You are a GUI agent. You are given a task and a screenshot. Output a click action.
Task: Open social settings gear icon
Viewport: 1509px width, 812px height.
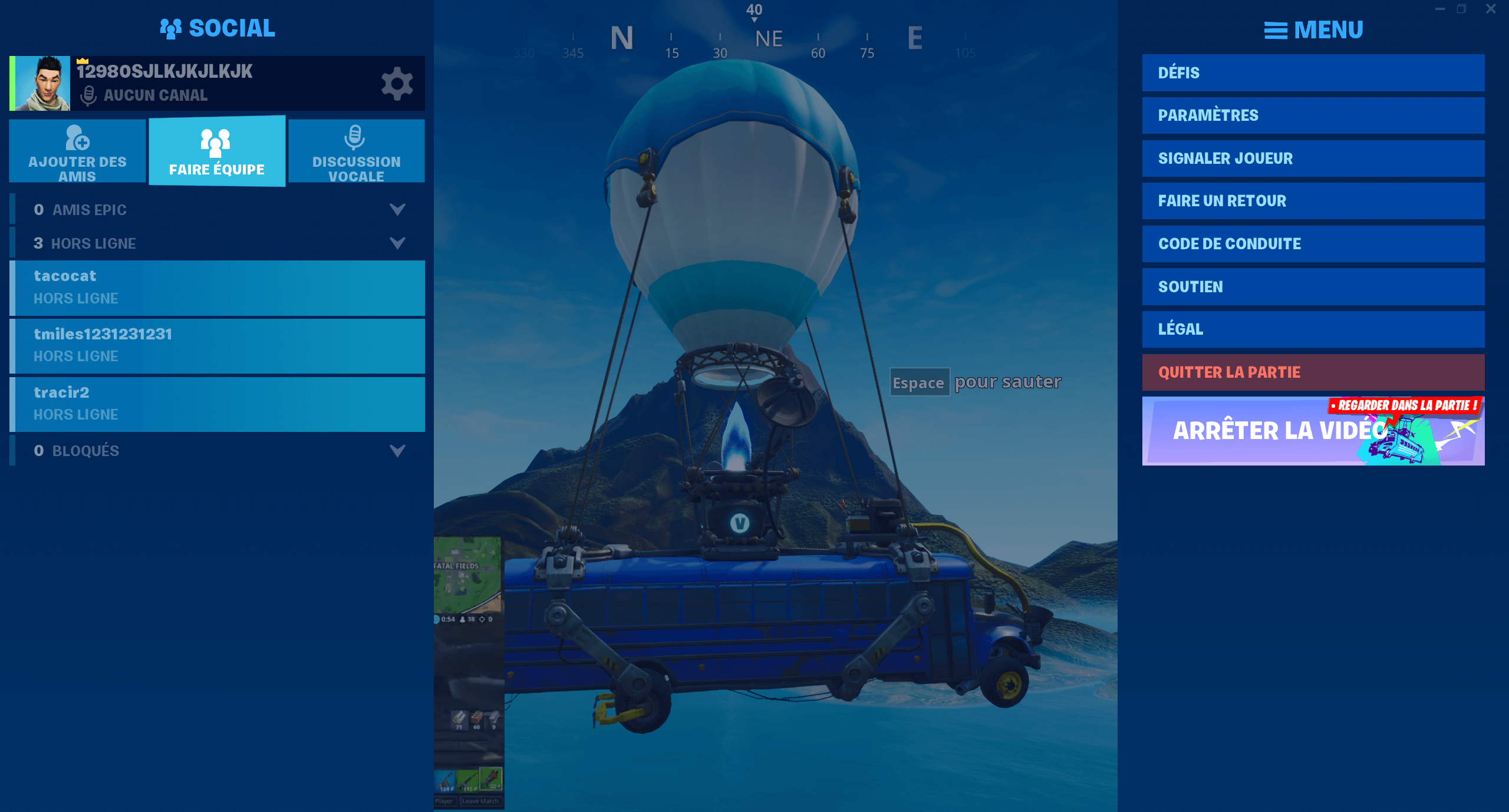[397, 84]
